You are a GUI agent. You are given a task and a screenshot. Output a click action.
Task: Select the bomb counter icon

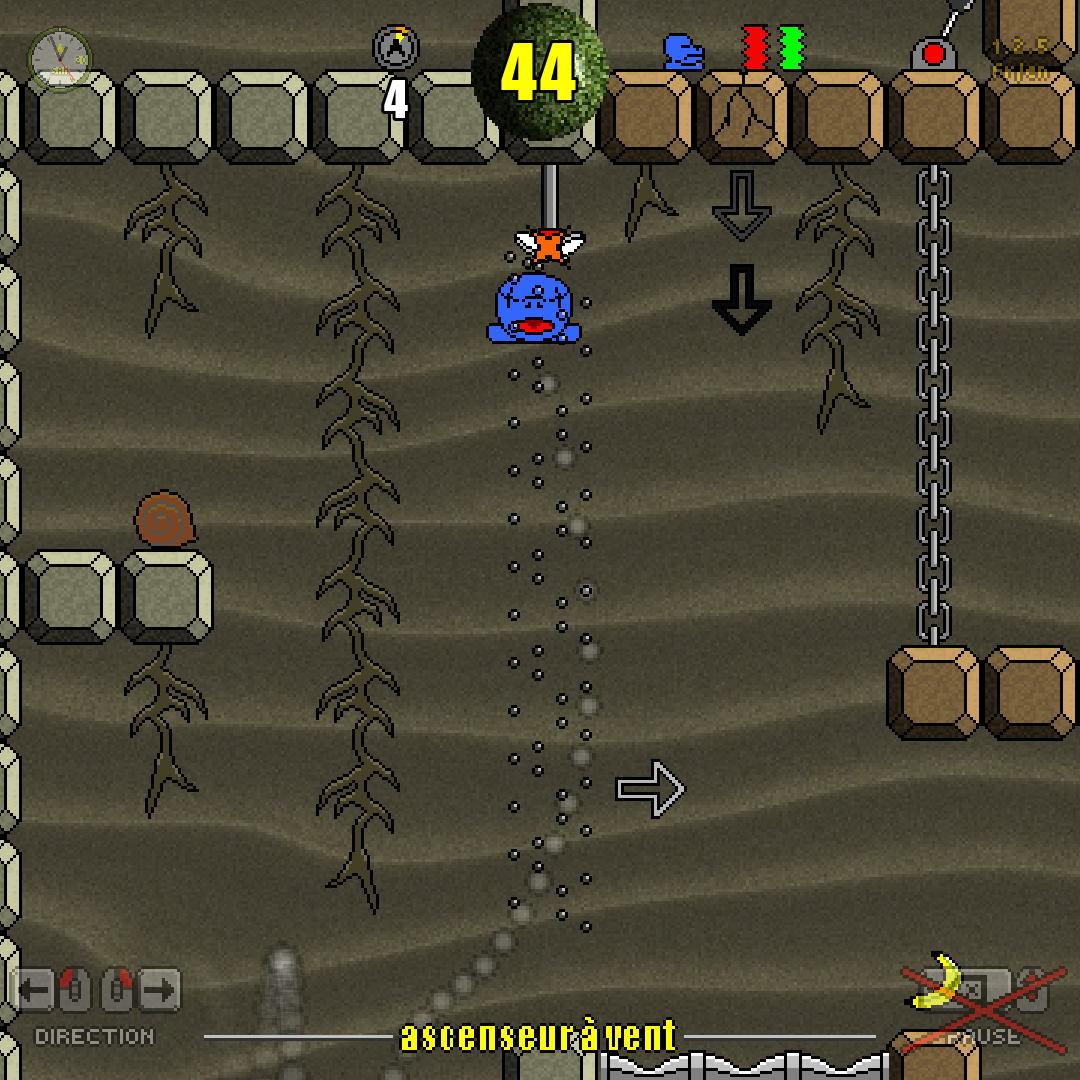pos(396,47)
